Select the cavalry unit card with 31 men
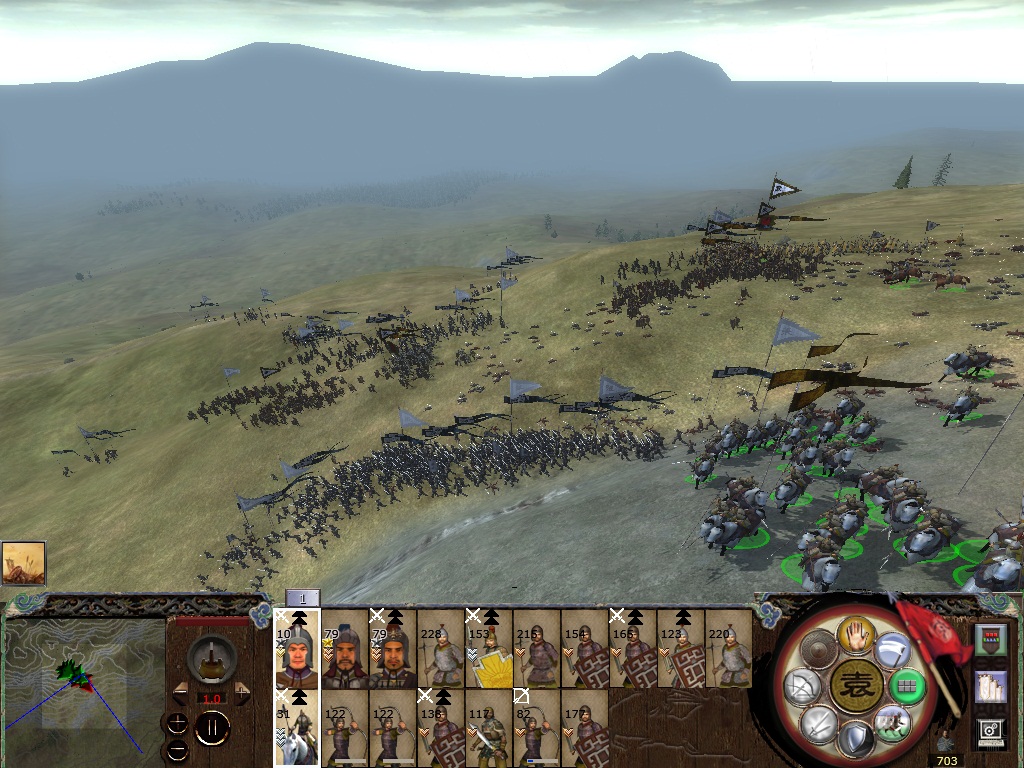The image size is (1024, 768). click(x=297, y=728)
